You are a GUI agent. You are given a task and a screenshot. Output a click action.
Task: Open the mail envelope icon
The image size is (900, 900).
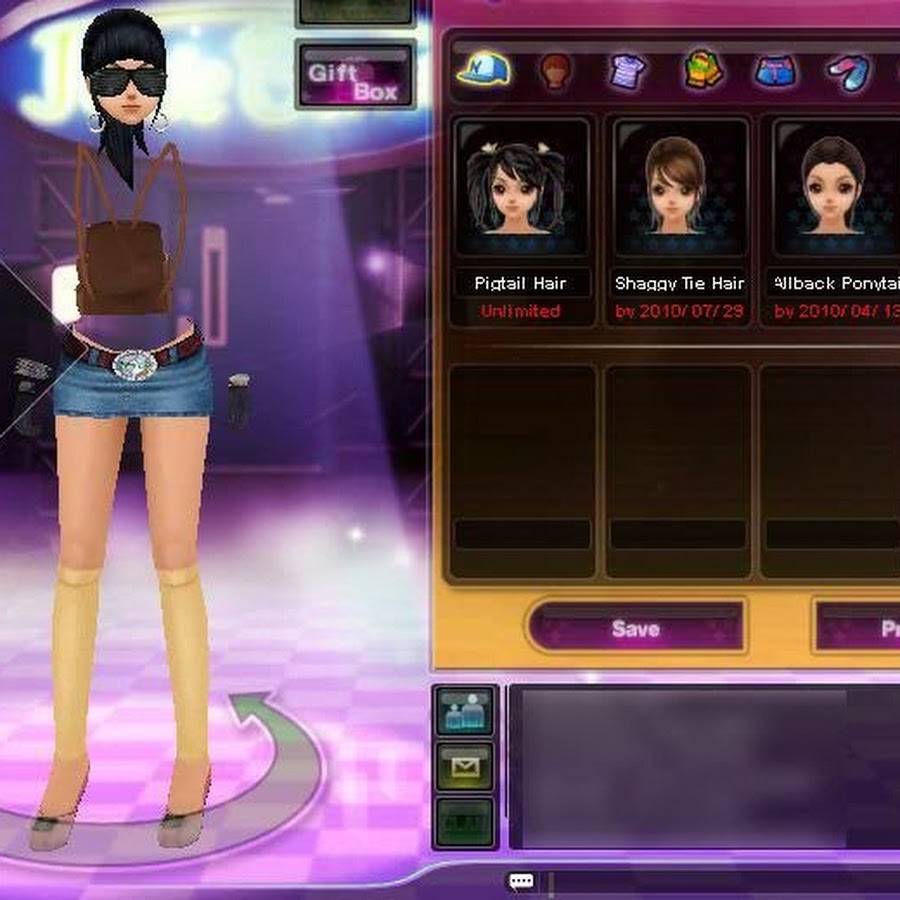pos(465,767)
